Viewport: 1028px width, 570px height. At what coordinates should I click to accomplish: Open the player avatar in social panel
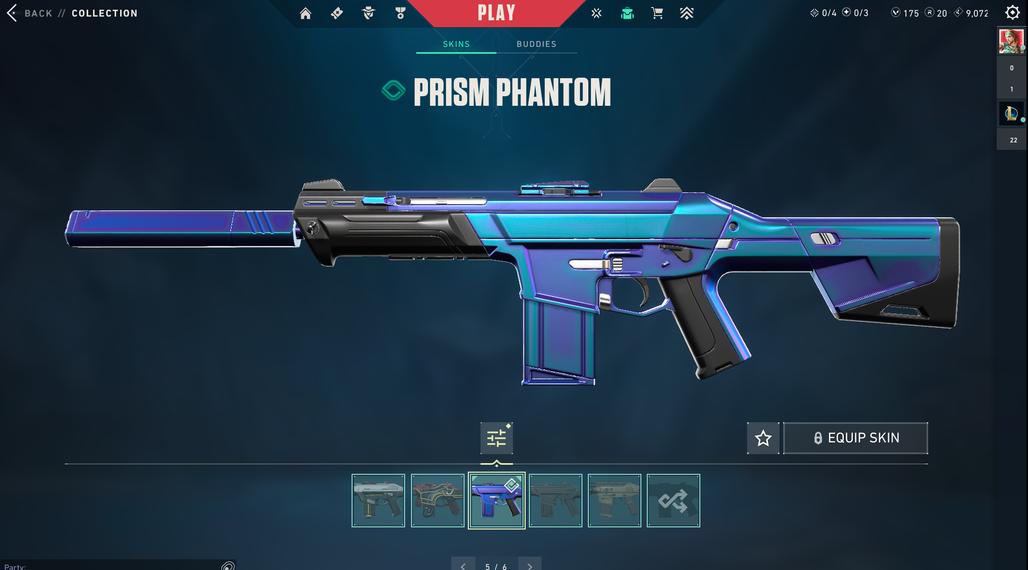pyautogui.click(x=1010, y=41)
